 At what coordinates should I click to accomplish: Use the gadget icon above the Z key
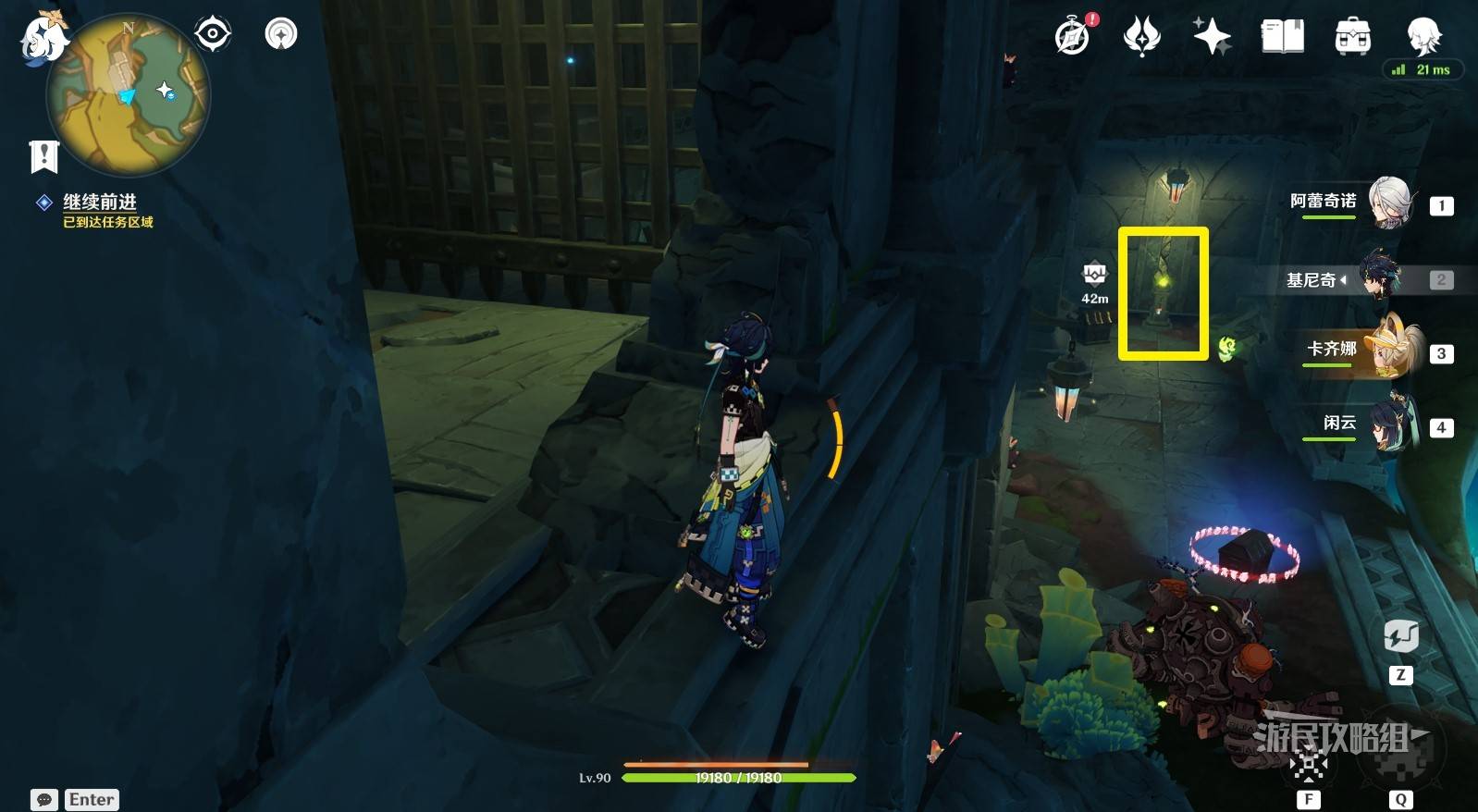[1400, 636]
